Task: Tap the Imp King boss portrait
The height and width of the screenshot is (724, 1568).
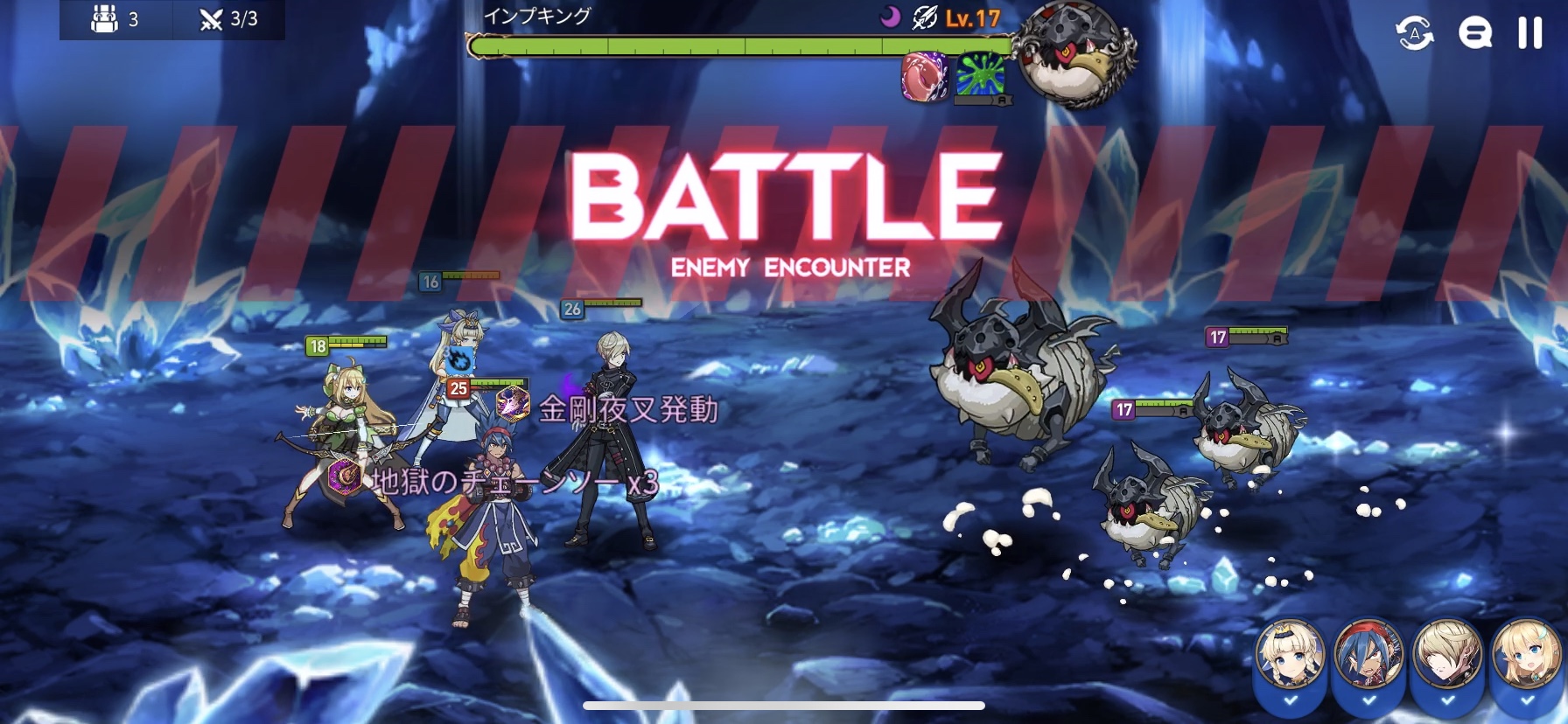Action: pos(1076,54)
